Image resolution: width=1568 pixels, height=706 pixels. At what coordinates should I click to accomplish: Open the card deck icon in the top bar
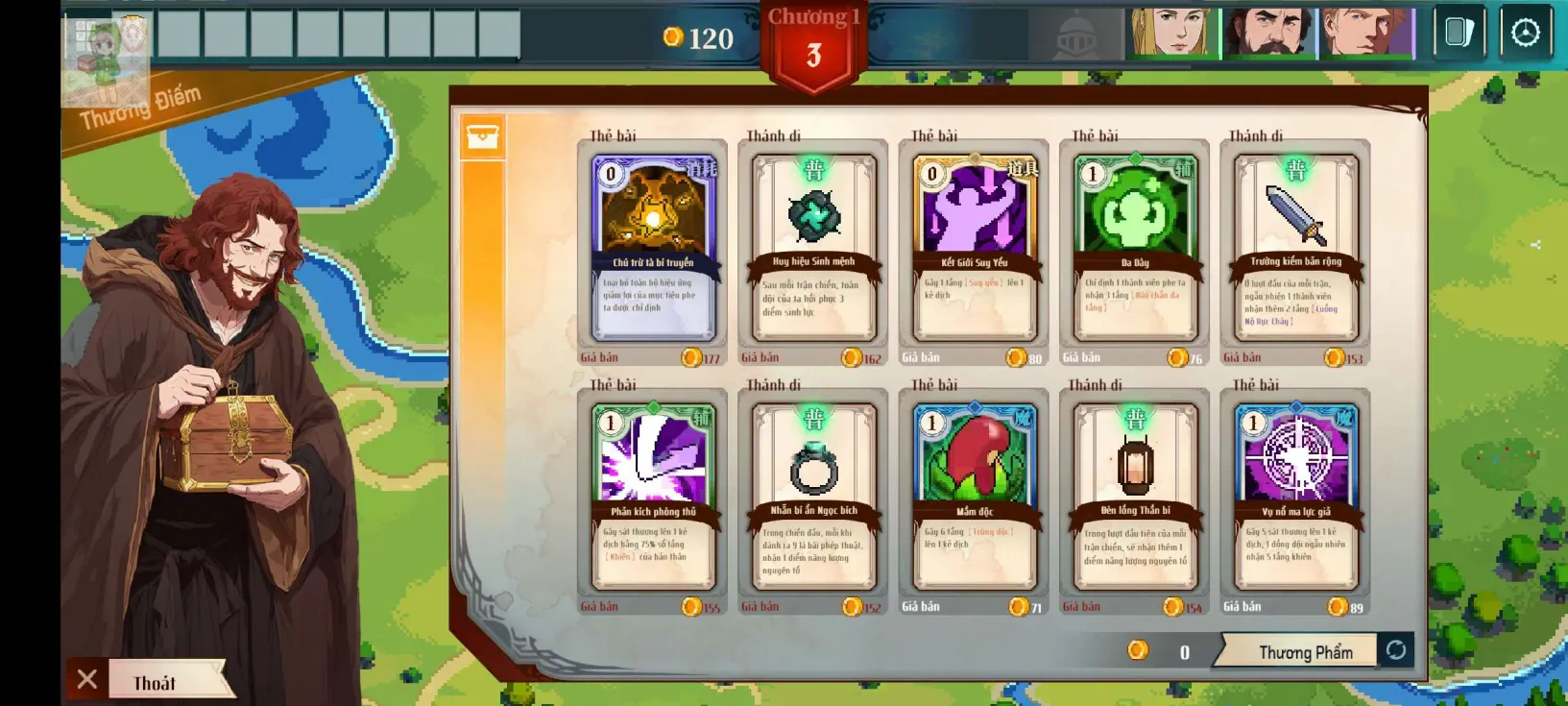click(1458, 31)
